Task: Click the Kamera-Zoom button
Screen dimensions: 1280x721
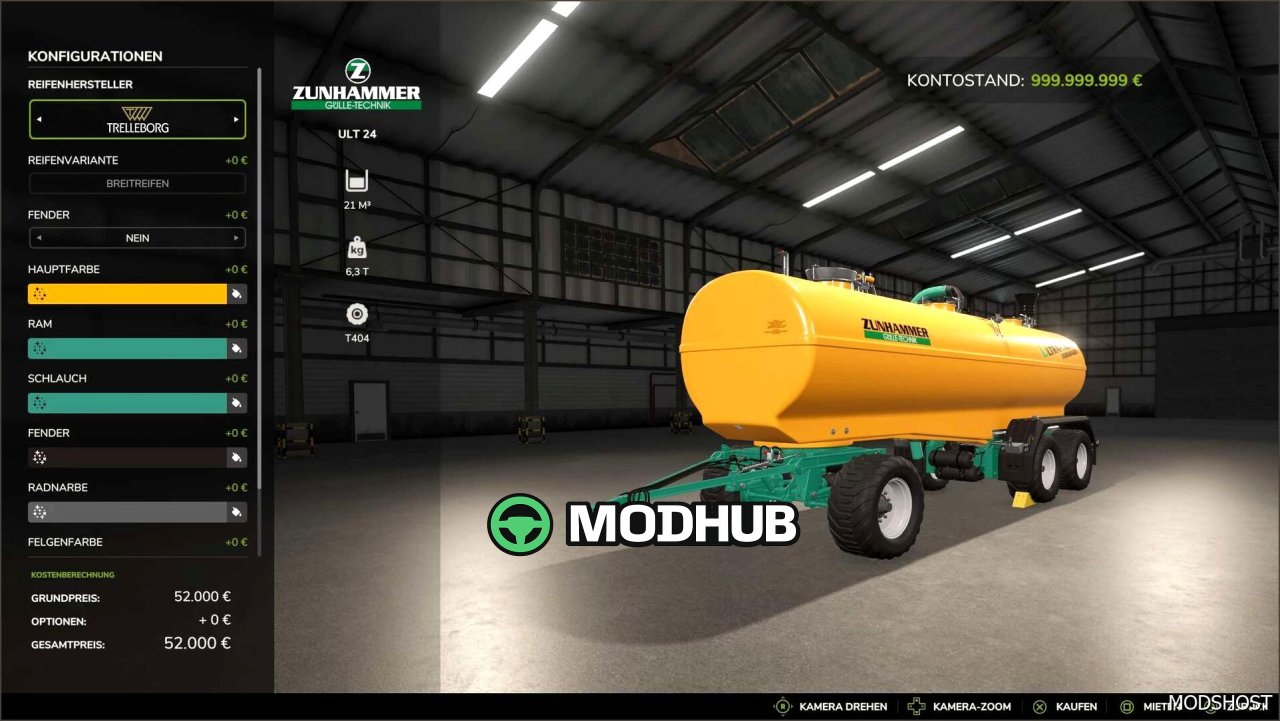Action: point(960,706)
